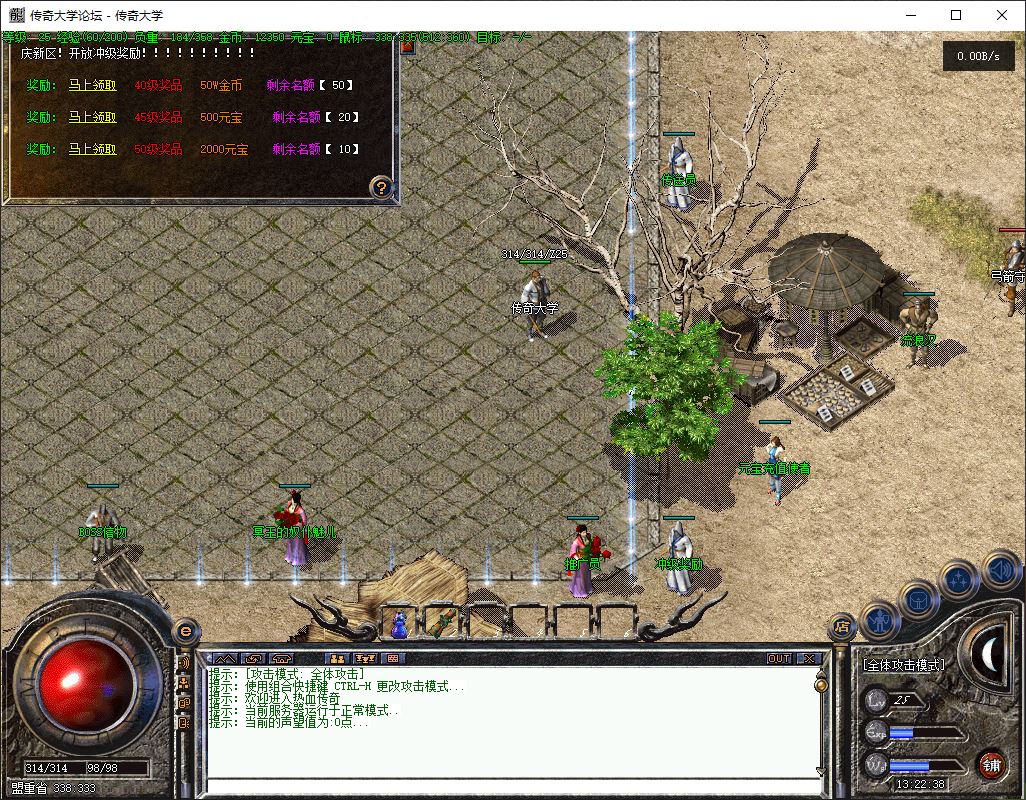Close the chat panel with X

(808, 658)
